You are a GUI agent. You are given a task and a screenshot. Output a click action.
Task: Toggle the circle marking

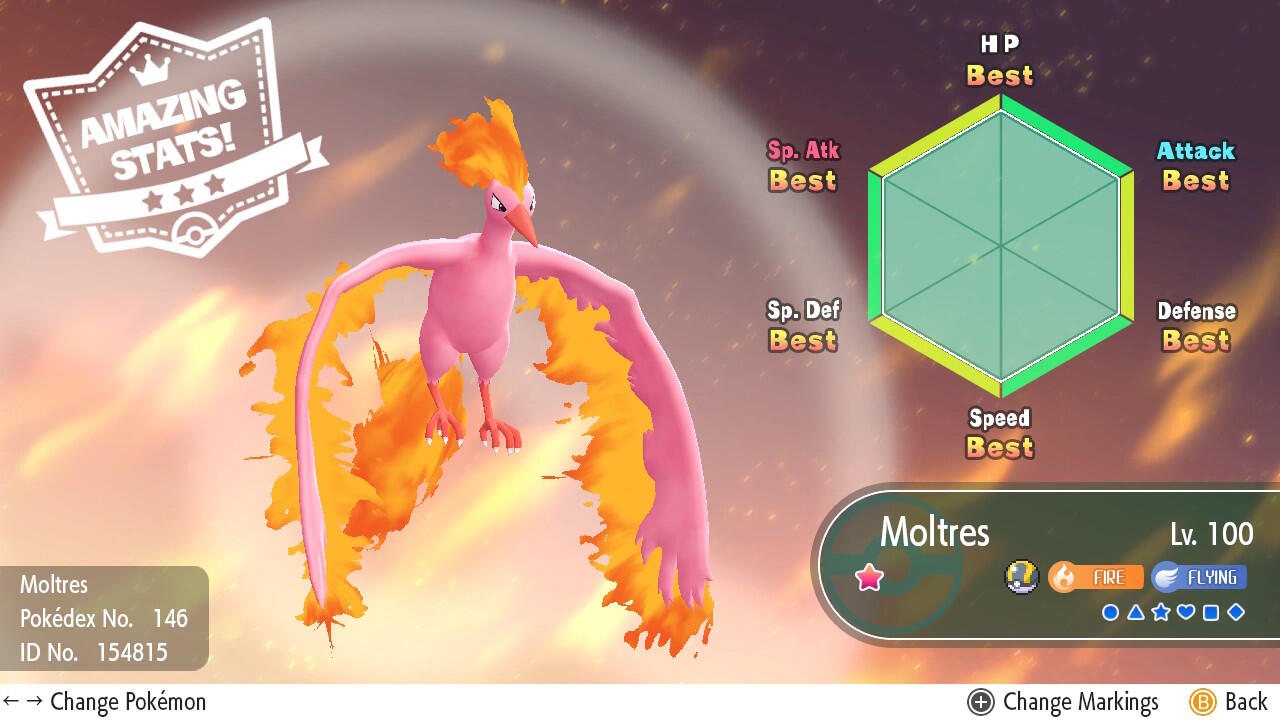[1110, 611]
